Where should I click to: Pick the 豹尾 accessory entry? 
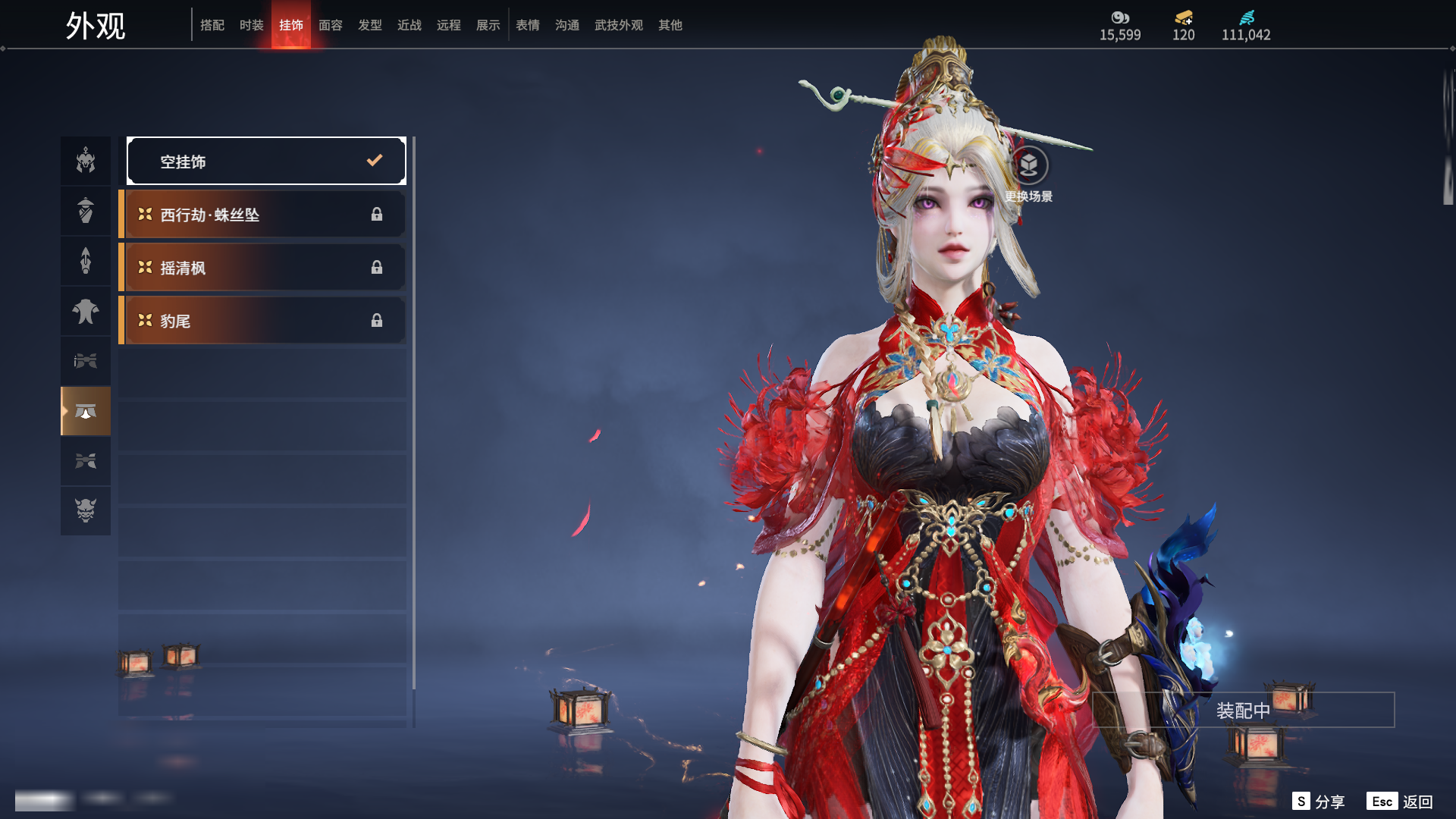pos(262,321)
